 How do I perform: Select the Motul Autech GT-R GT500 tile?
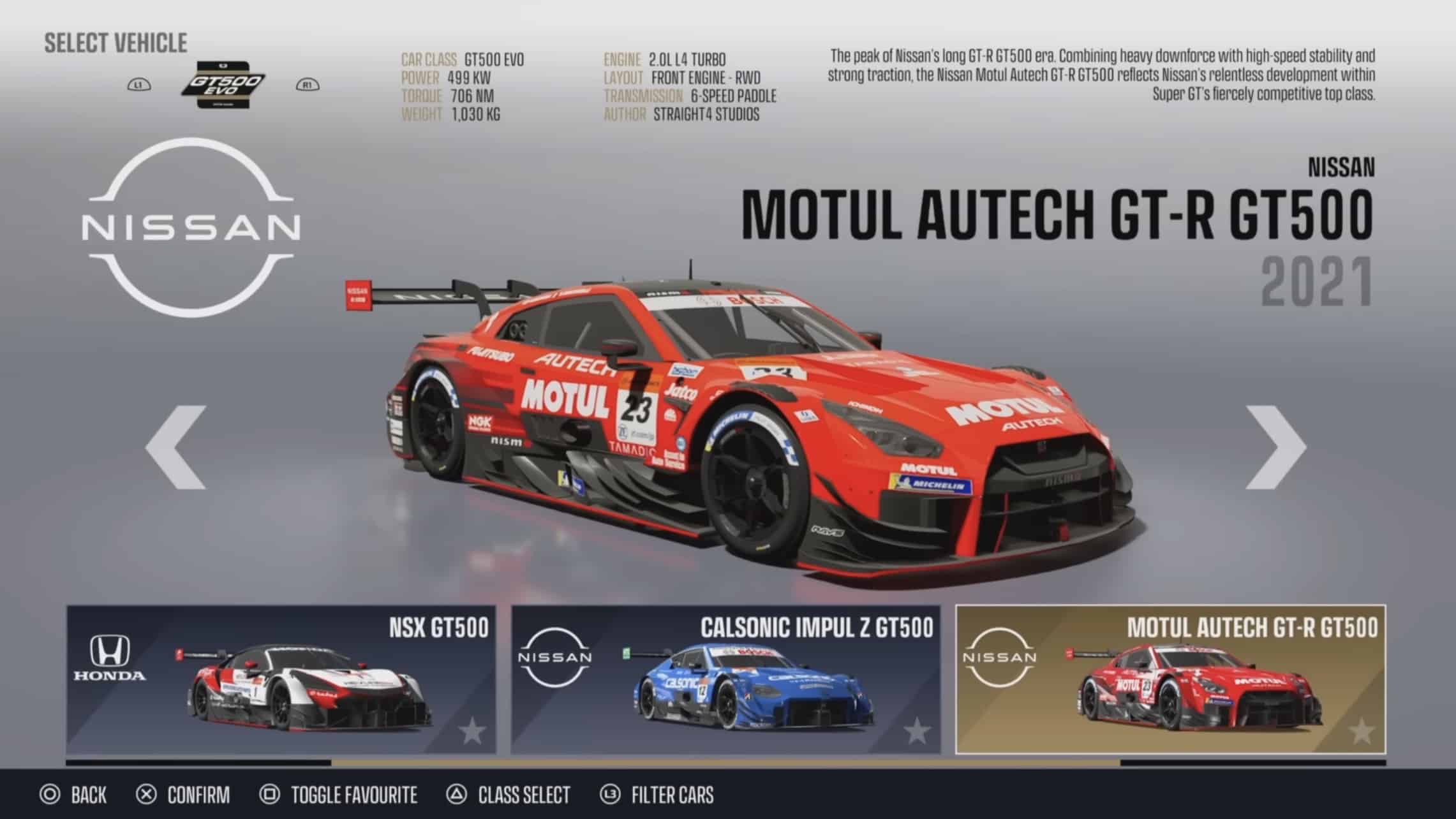click(x=1170, y=679)
